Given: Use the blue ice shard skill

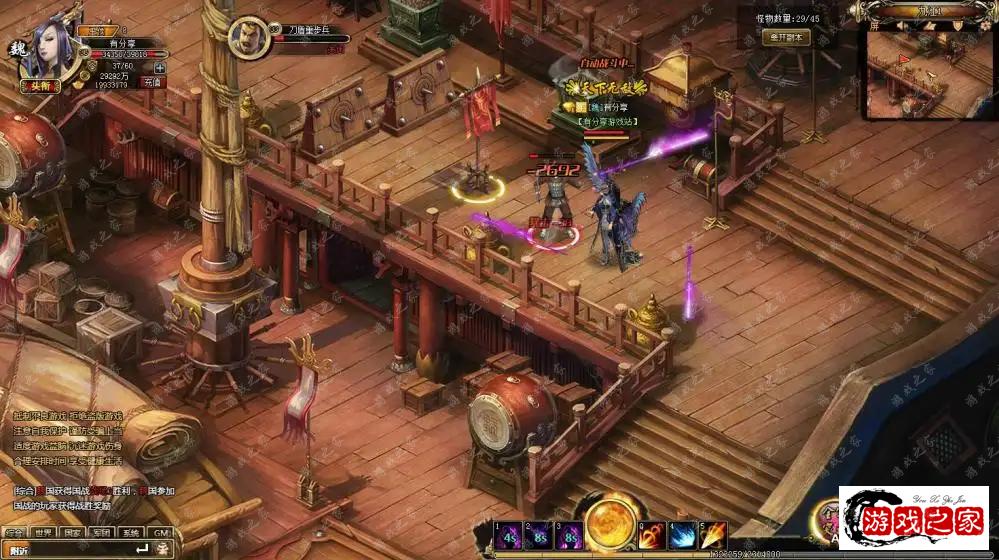Looking at the screenshot, I should (683, 535).
